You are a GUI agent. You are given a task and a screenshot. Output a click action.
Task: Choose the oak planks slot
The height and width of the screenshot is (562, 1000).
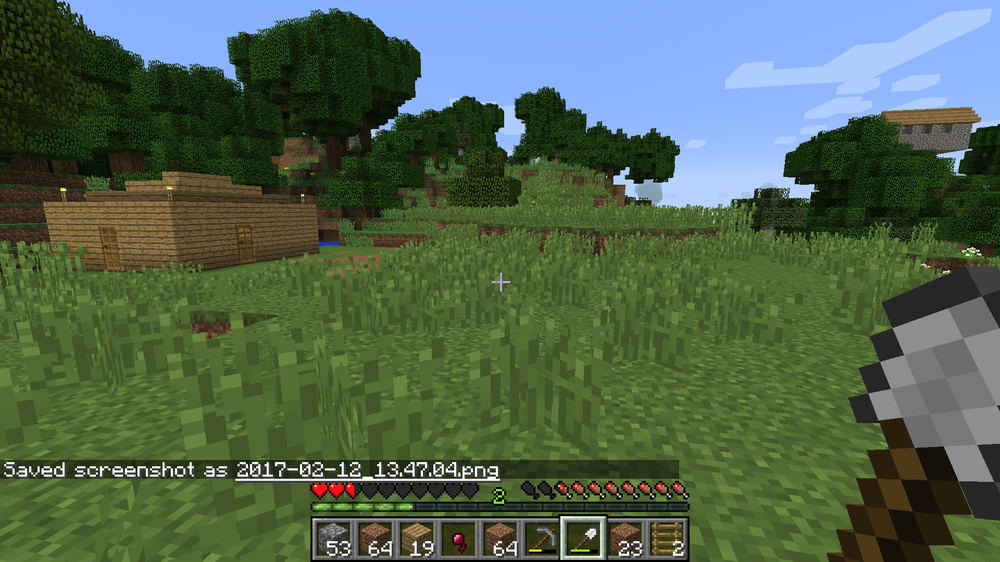coord(417,539)
